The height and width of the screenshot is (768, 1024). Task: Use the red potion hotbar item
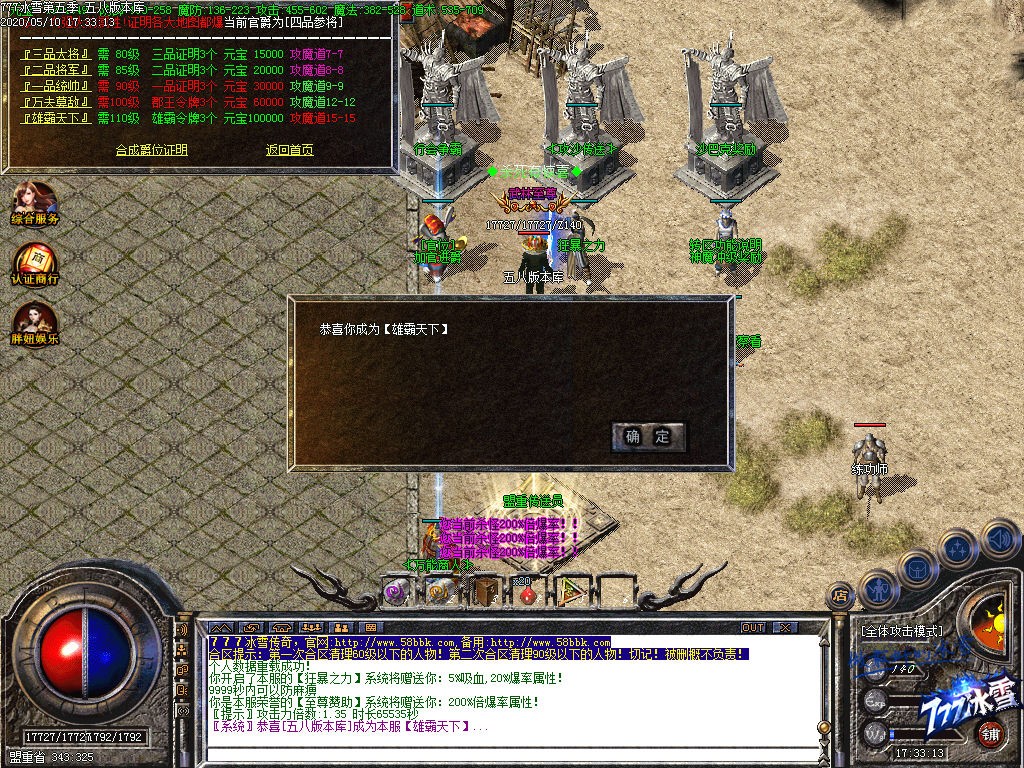(x=529, y=593)
